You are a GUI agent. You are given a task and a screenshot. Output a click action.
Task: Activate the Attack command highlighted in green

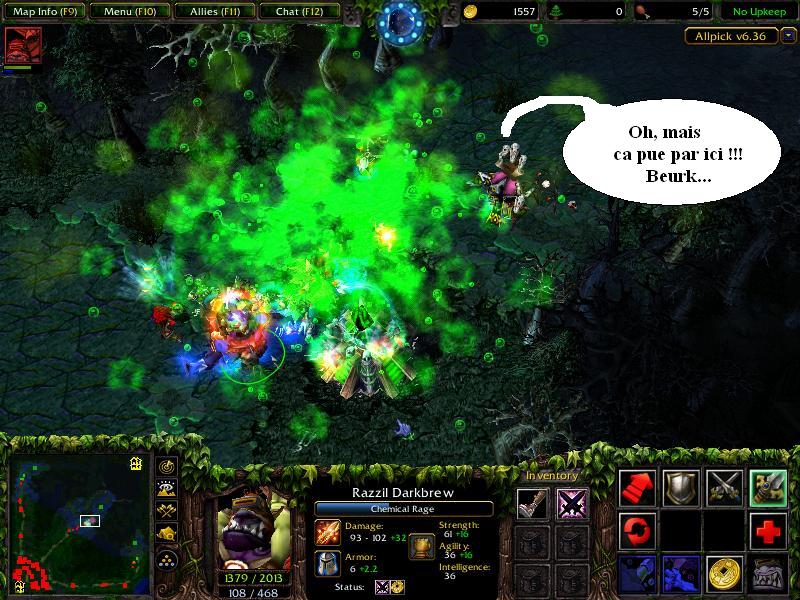(768, 487)
